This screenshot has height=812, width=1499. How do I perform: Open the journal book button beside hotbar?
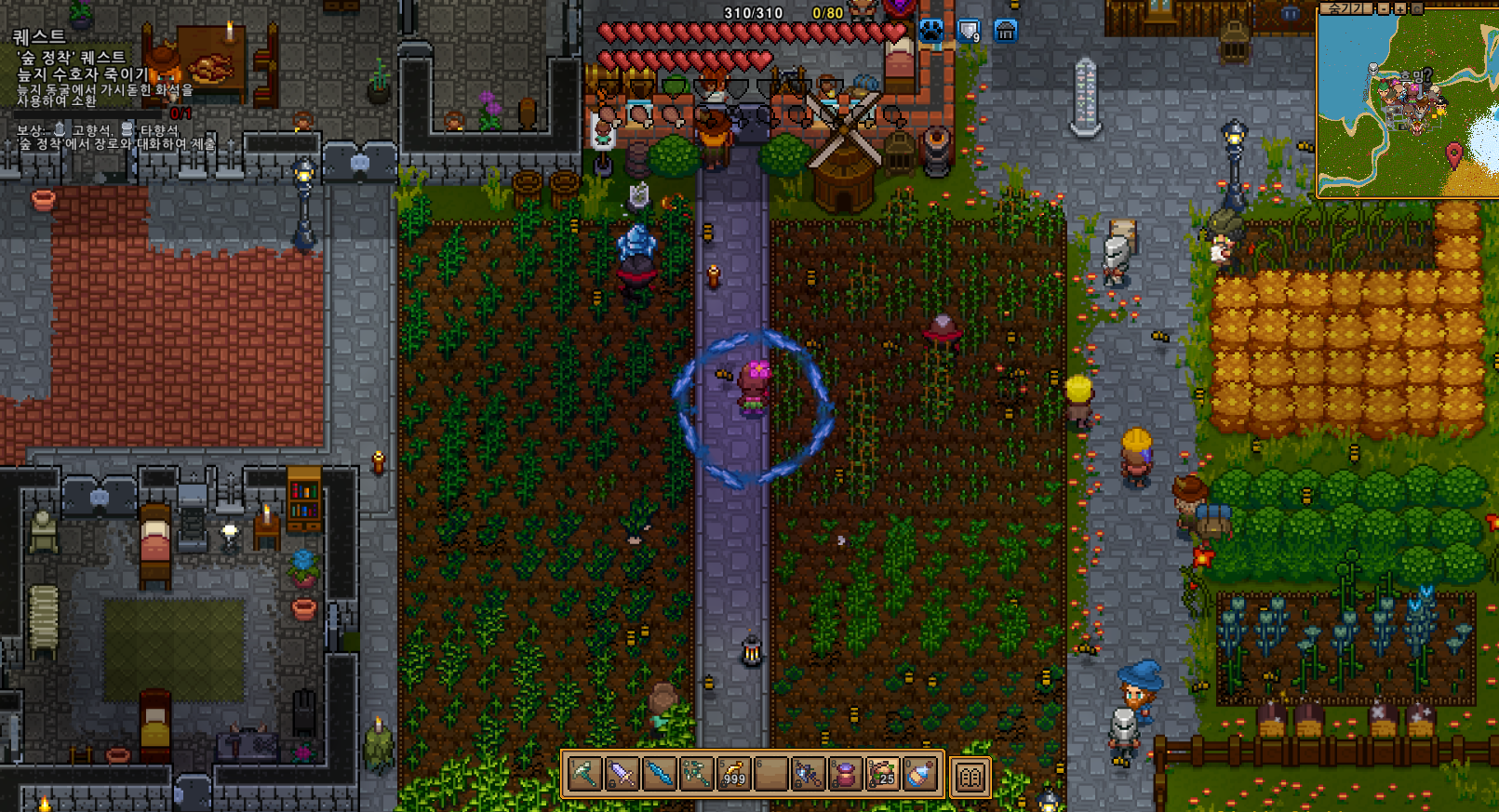click(x=970, y=777)
